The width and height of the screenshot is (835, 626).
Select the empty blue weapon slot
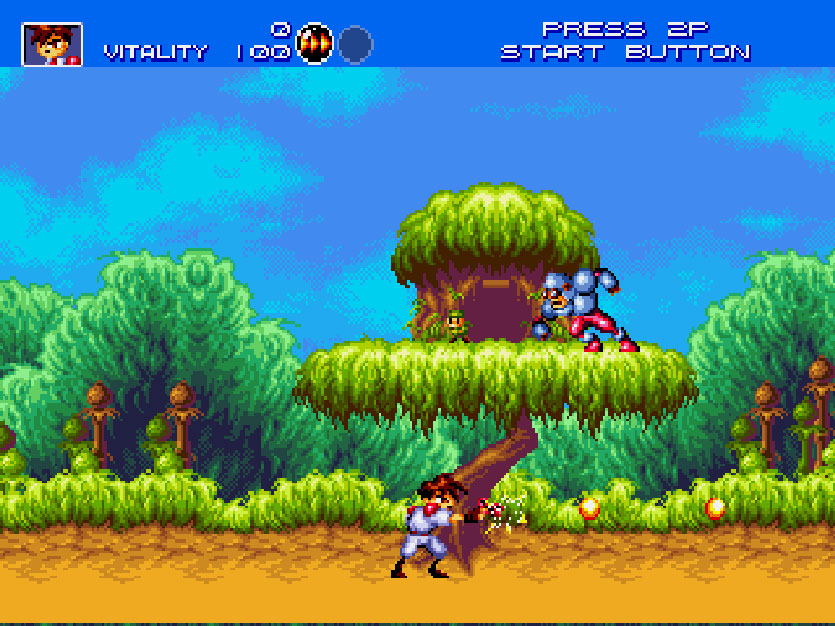(x=355, y=44)
